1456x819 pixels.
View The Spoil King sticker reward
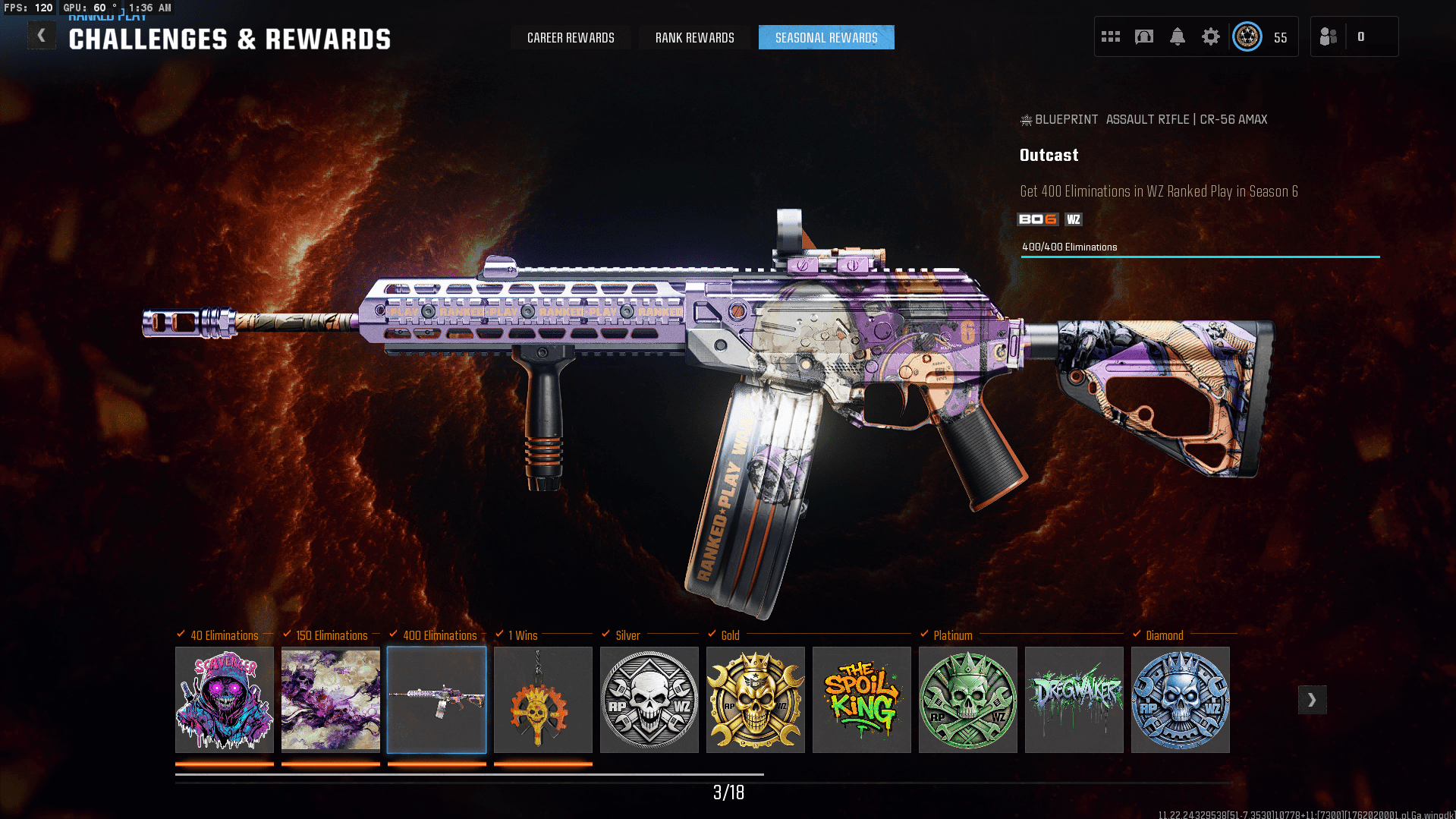[862, 700]
